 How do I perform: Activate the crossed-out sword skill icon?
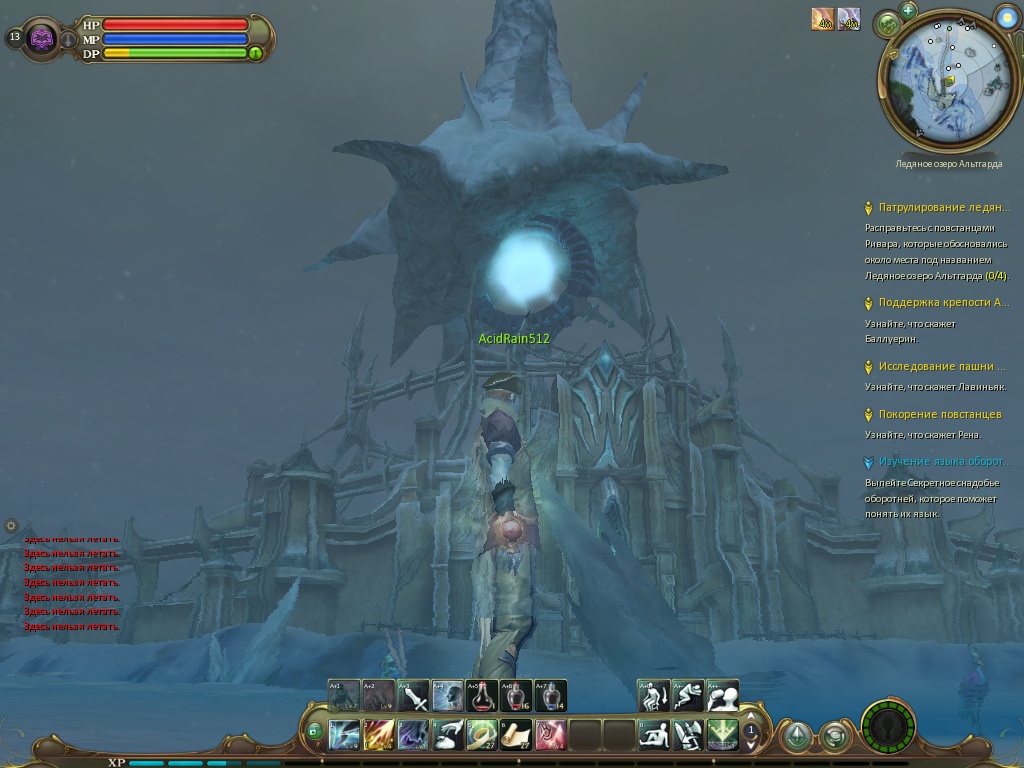pyautogui.click(x=413, y=695)
